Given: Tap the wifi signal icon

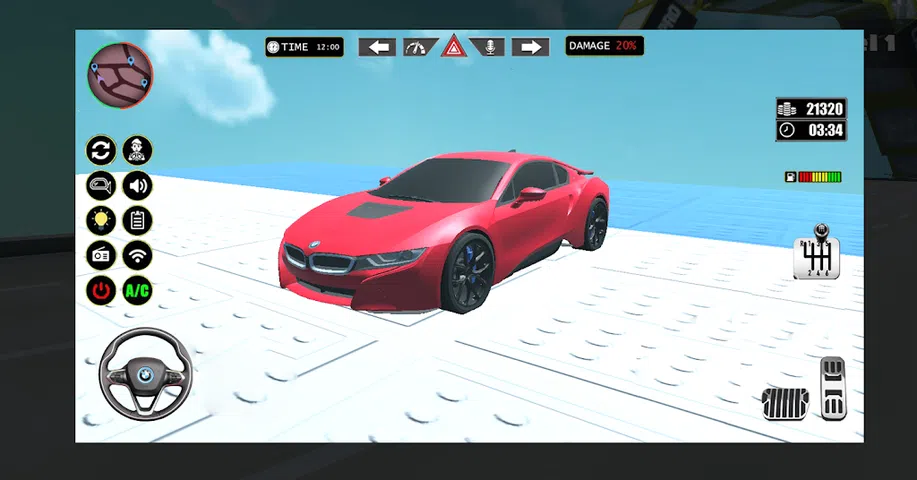Looking at the screenshot, I should tap(137, 255).
